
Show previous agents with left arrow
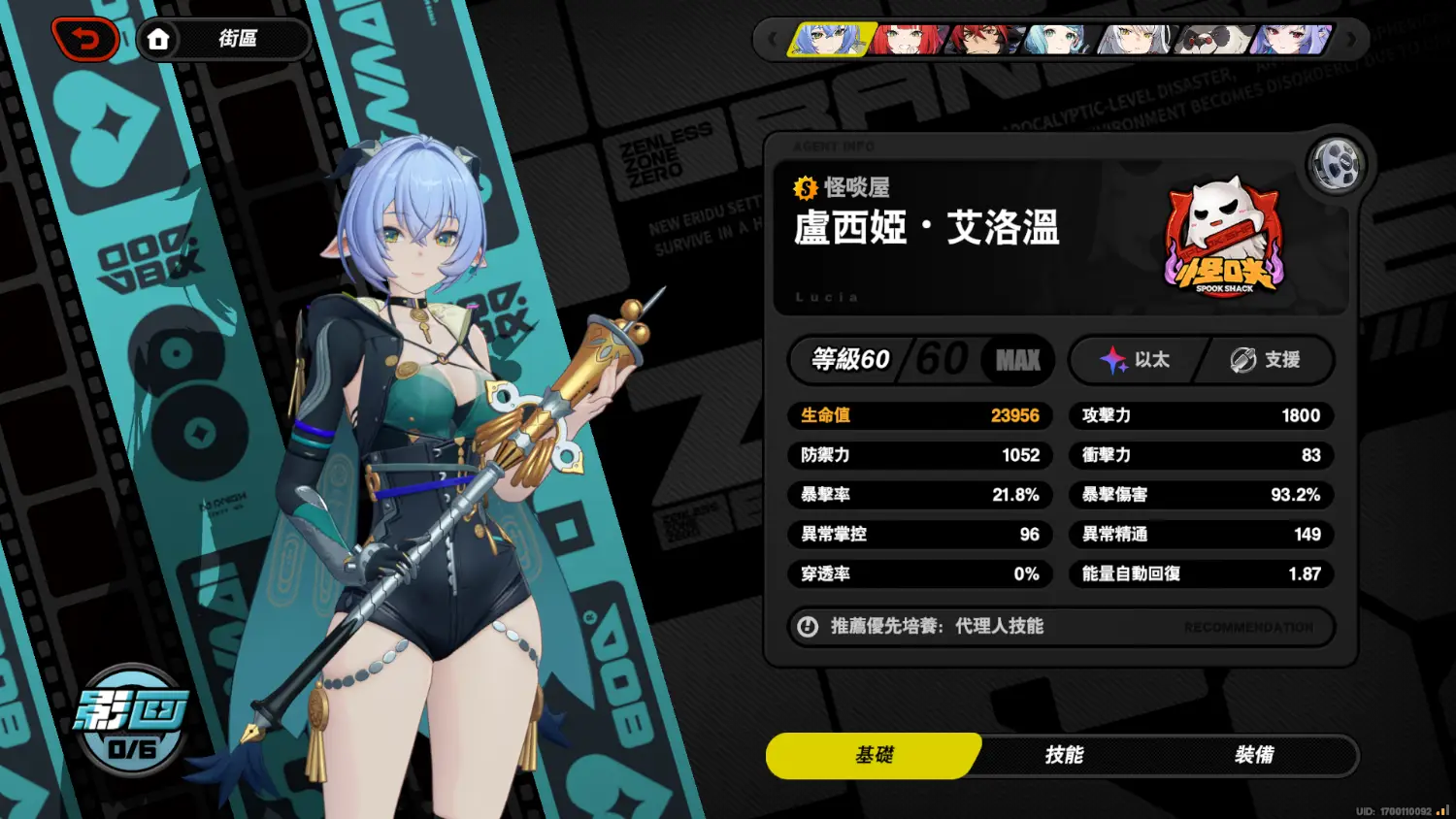(x=773, y=40)
